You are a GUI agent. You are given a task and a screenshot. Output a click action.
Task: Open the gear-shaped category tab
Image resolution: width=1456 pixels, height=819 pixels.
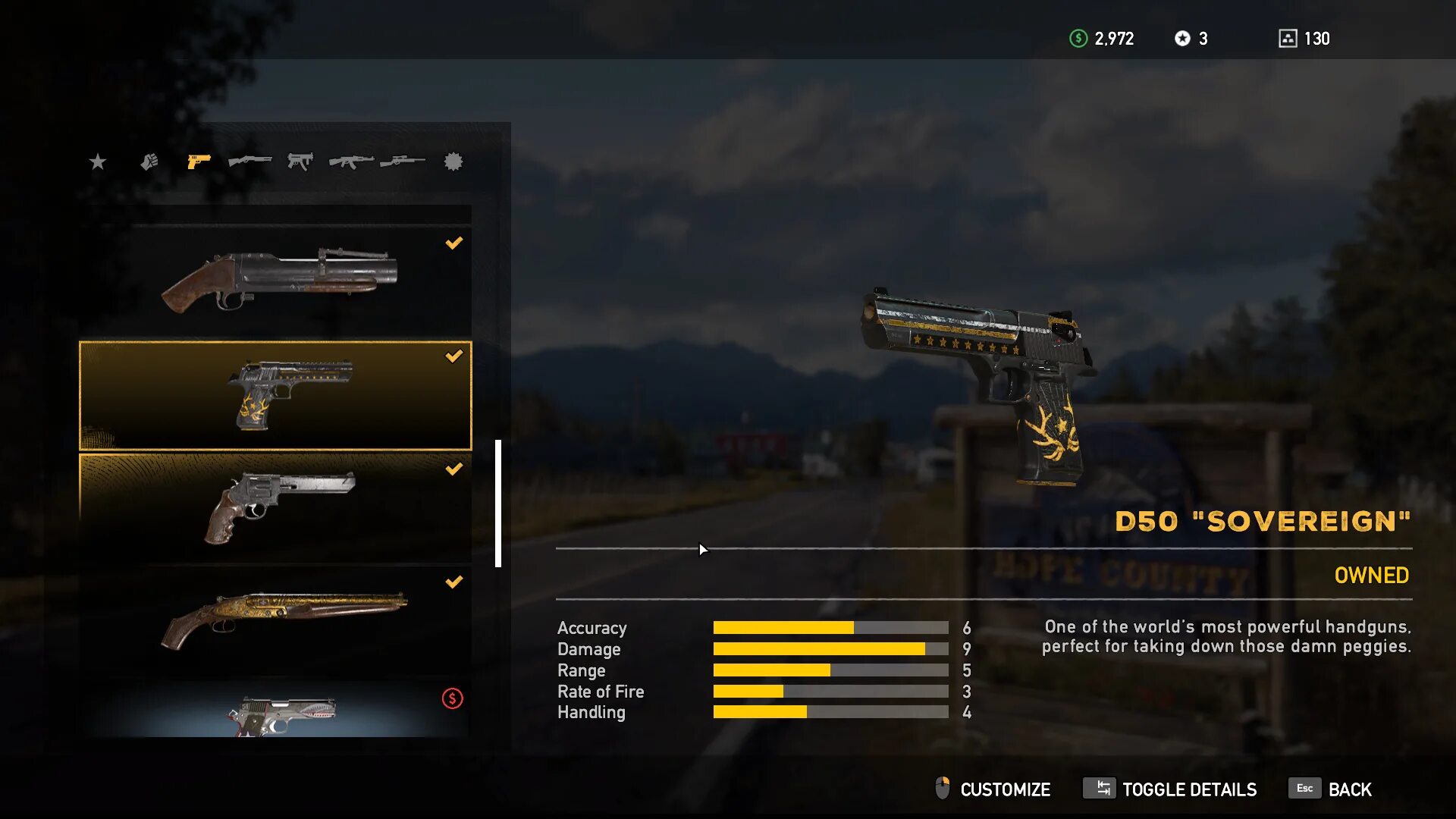coord(453,162)
